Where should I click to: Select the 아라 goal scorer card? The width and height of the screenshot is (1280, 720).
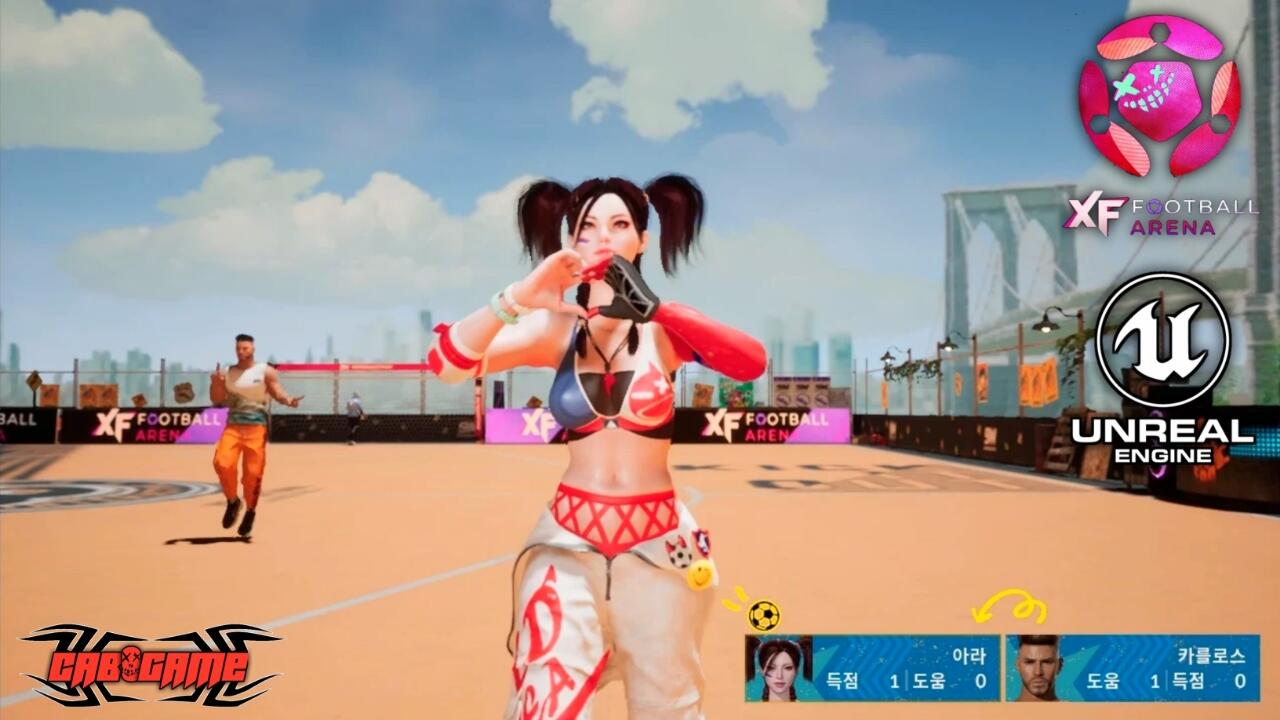(x=872, y=668)
